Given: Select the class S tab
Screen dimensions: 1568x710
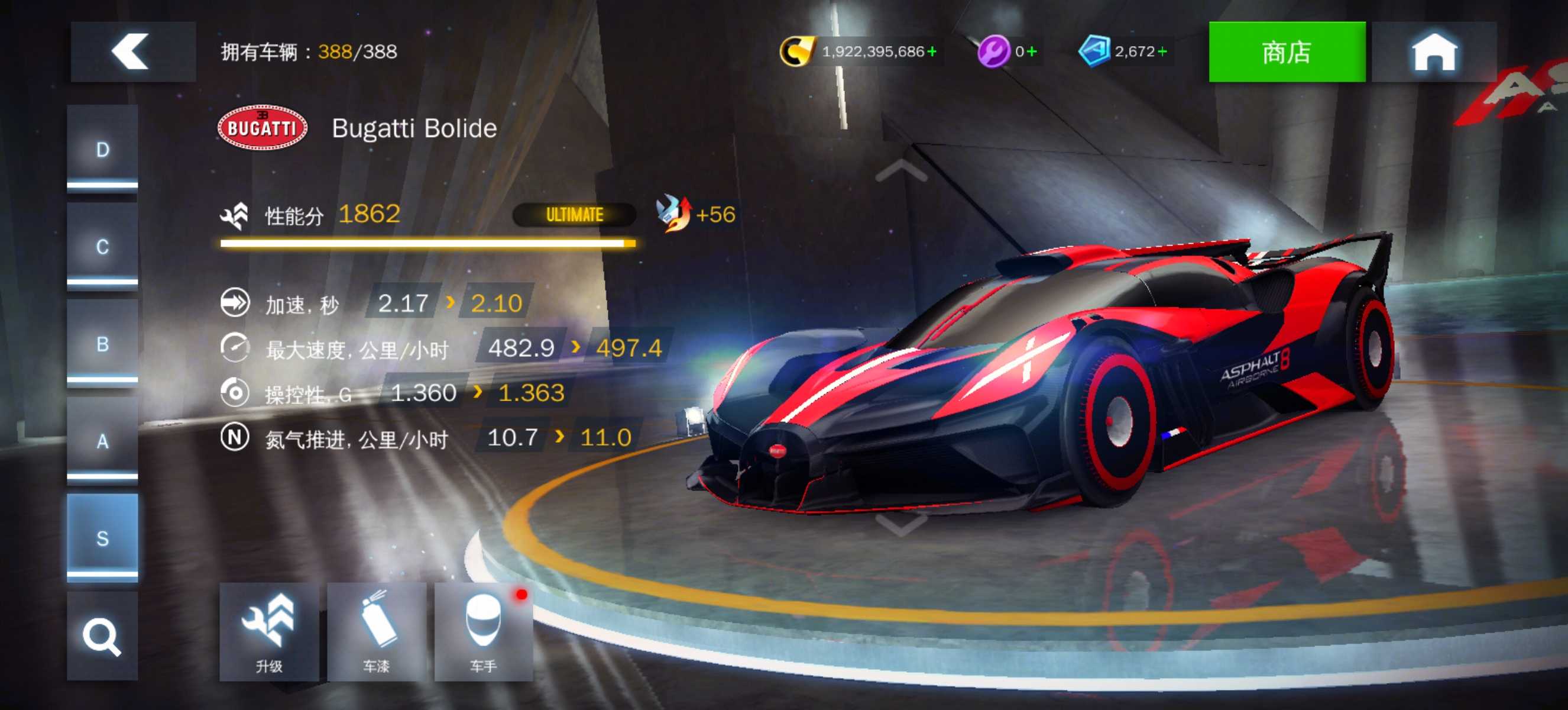Looking at the screenshot, I should tap(102, 538).
